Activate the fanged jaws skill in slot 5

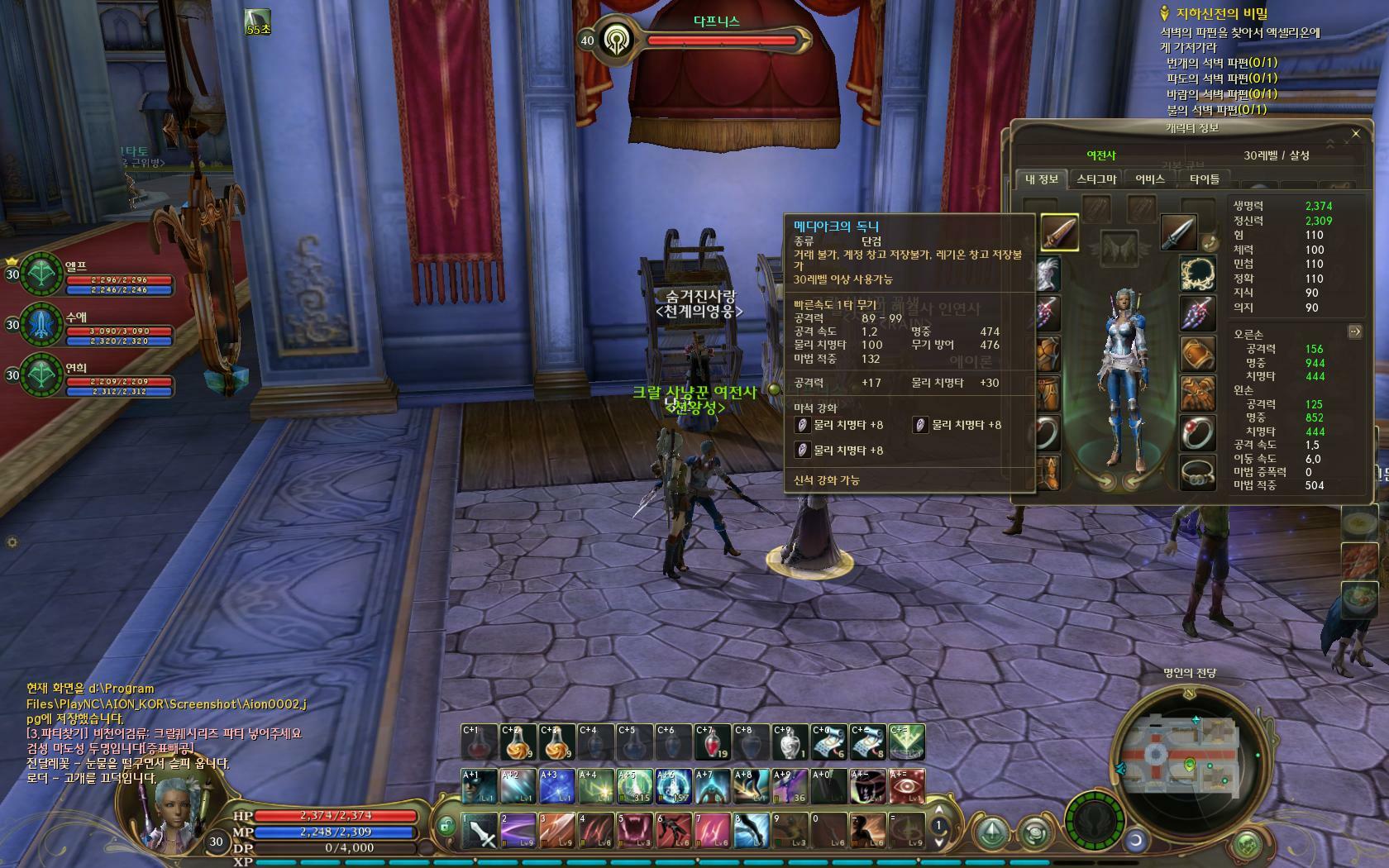pyautogui.click(x=636, y=829)
